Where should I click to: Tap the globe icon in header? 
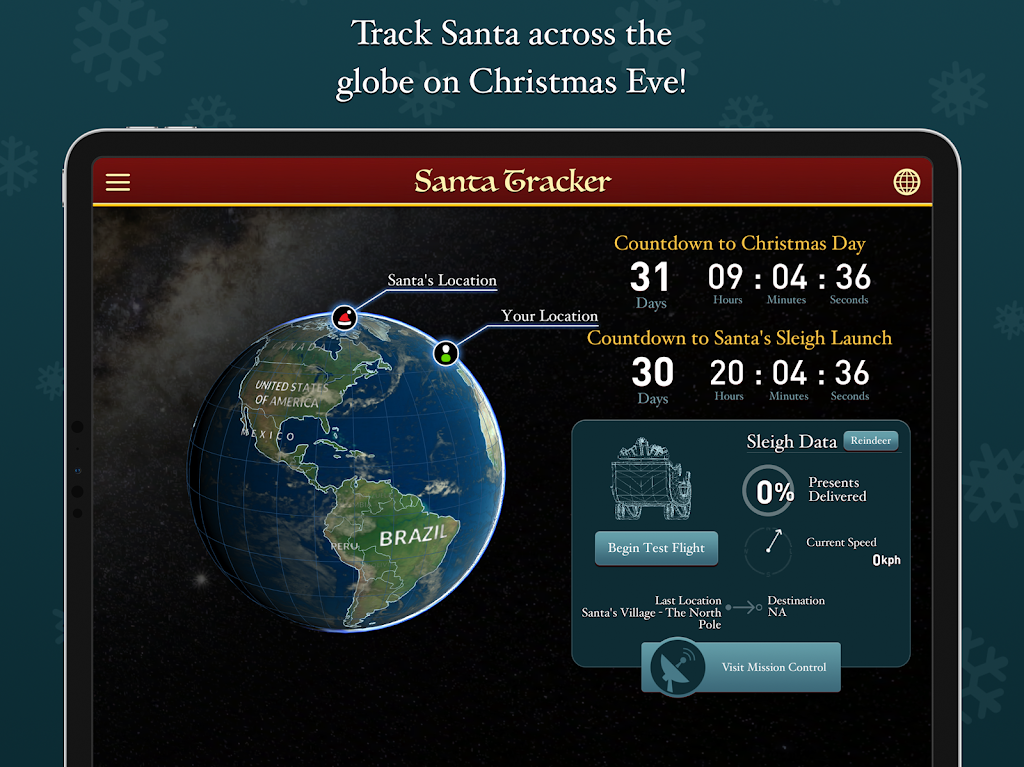[x=906, y=182]
